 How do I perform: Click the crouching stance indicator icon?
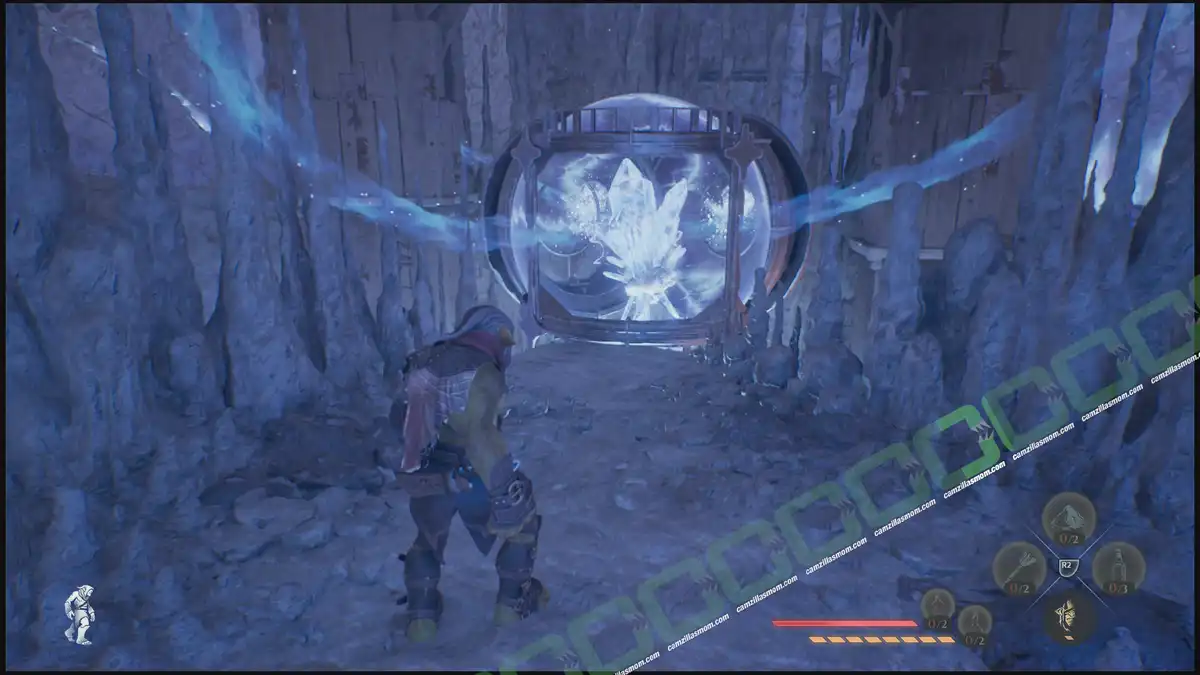[x=79, y=614]
